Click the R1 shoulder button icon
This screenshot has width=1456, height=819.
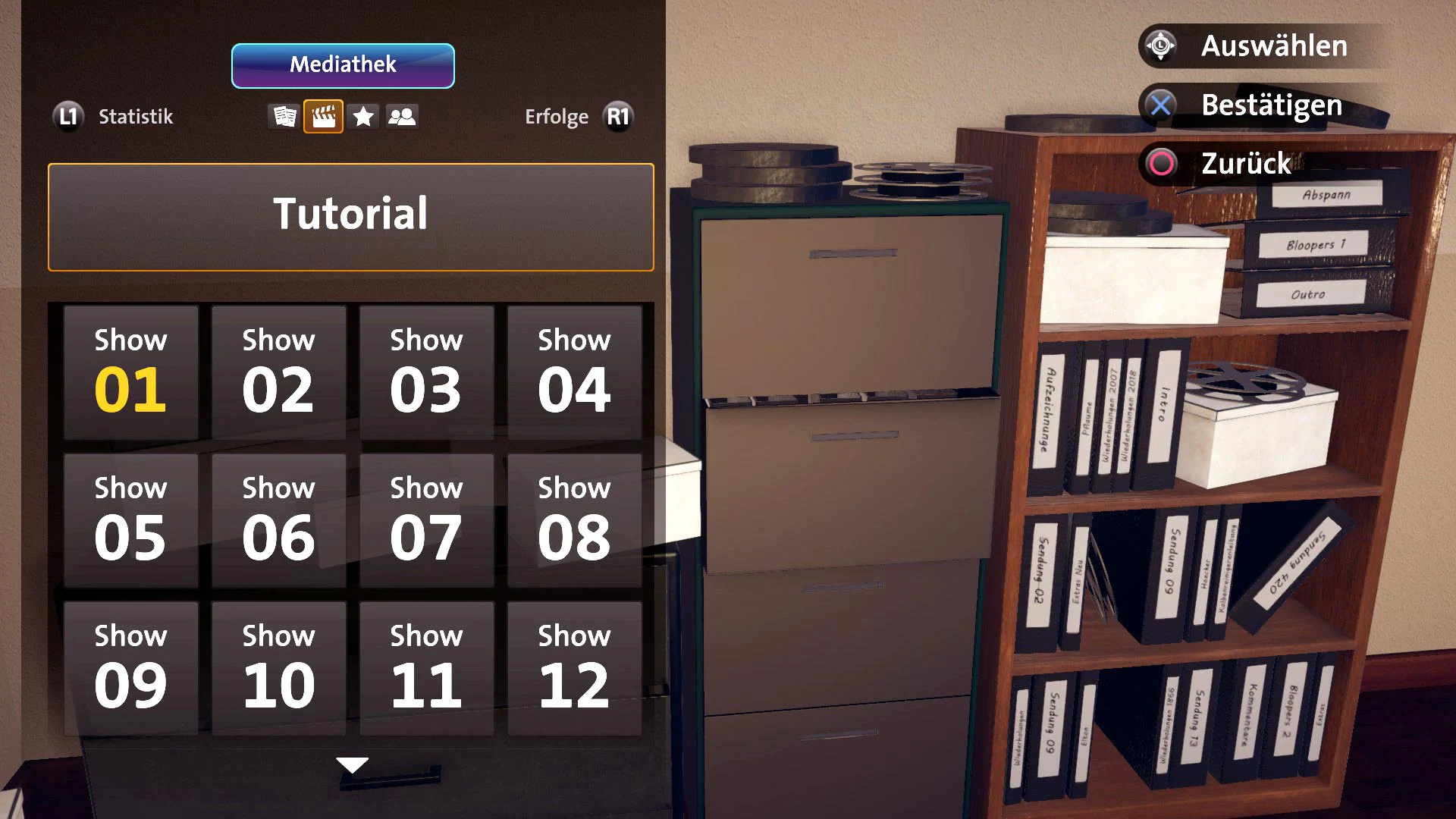pos(617,116)
